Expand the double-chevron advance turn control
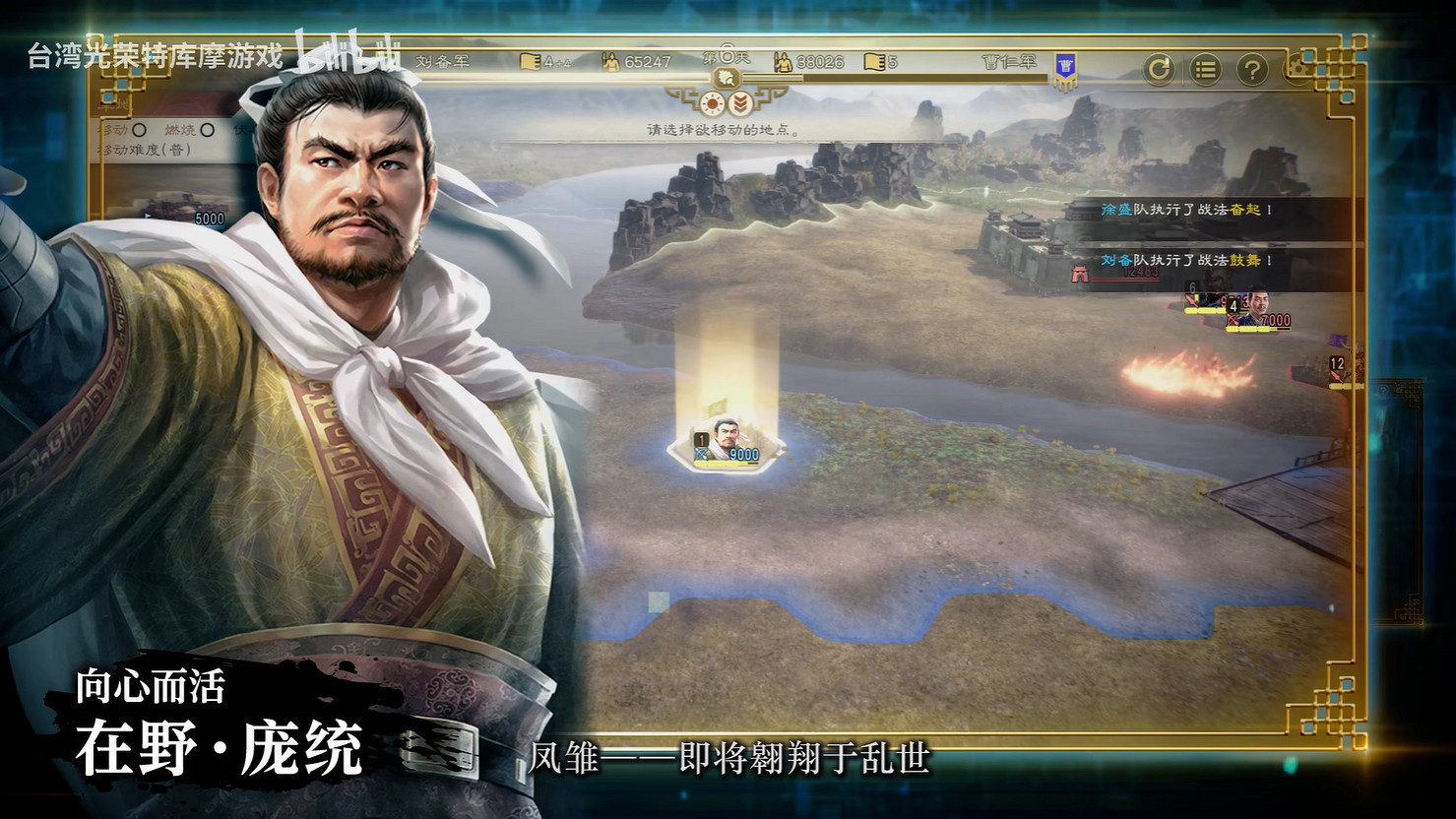Image resolution: width=1456 pixels, height=819 pixels. click(742, 104)
